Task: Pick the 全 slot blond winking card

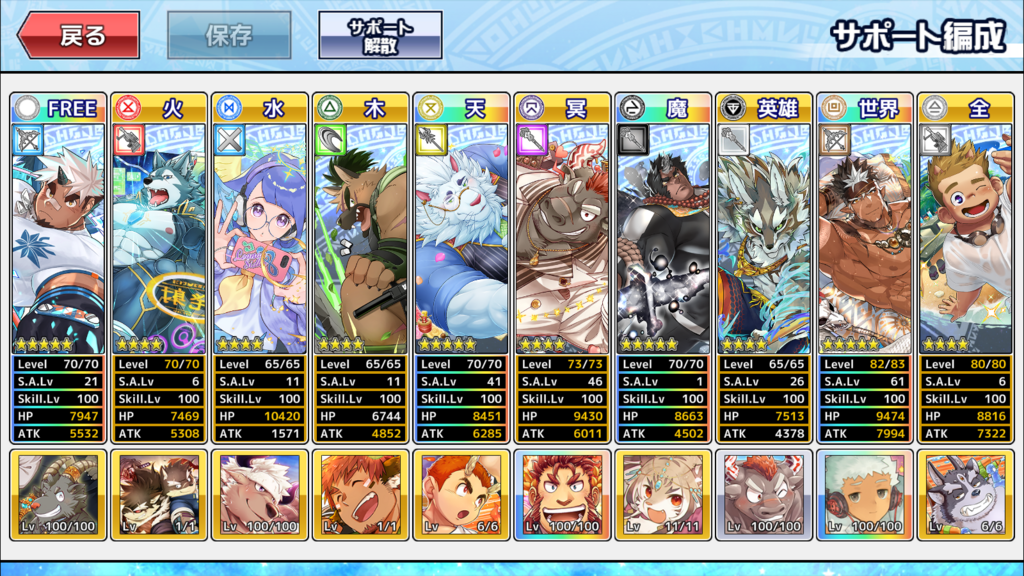Action: (x=965, y=240)
